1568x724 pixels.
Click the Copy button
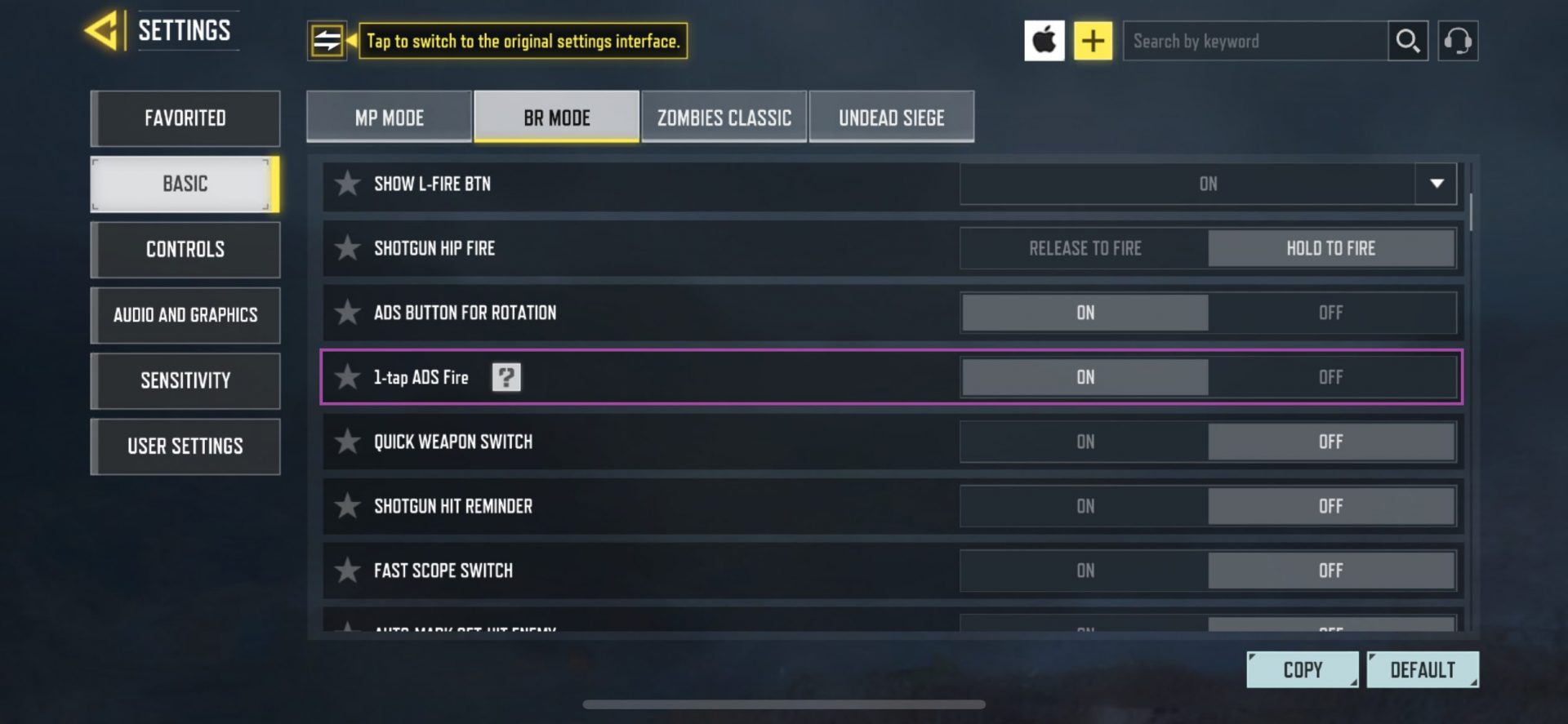1302,668
